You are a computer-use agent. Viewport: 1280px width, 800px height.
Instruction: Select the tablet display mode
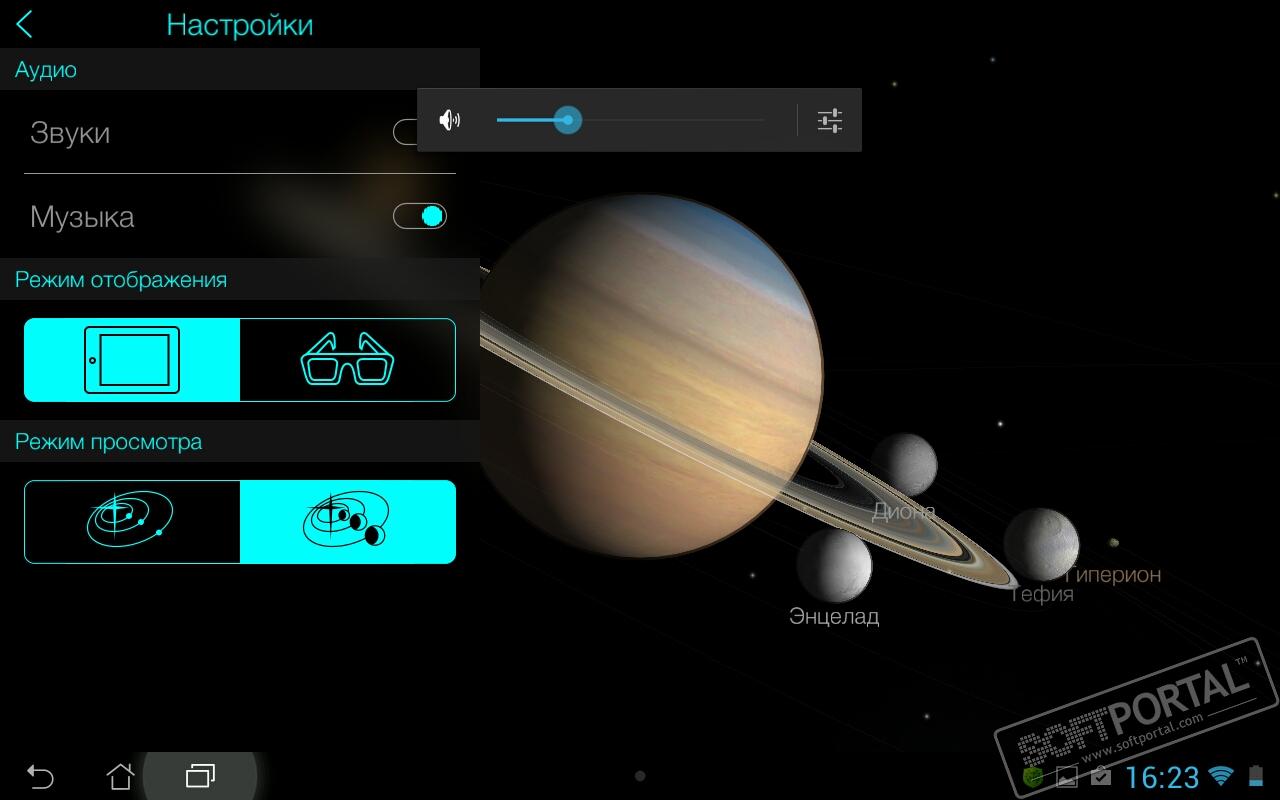pyautogui.click(x=132, y=360)
